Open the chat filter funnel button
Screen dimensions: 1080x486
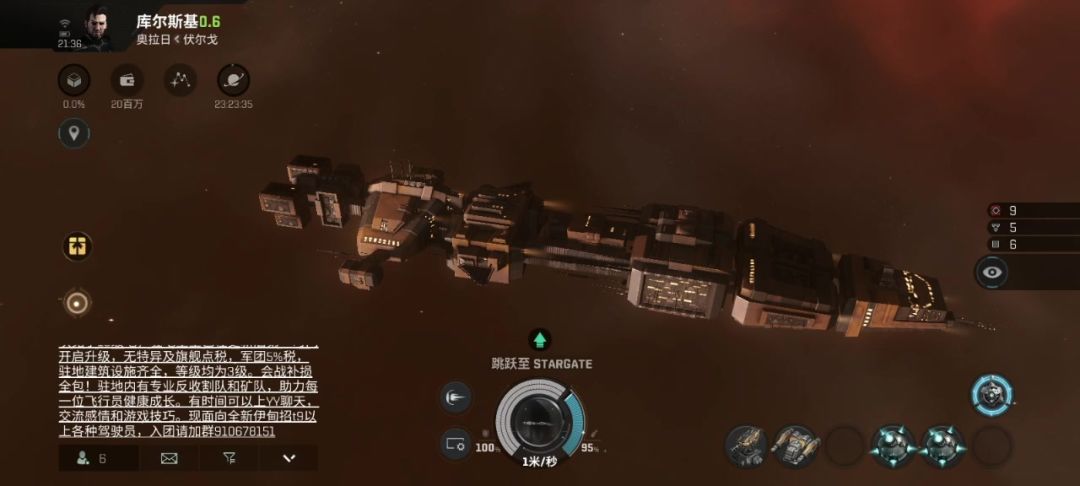(x=229, y=458)
